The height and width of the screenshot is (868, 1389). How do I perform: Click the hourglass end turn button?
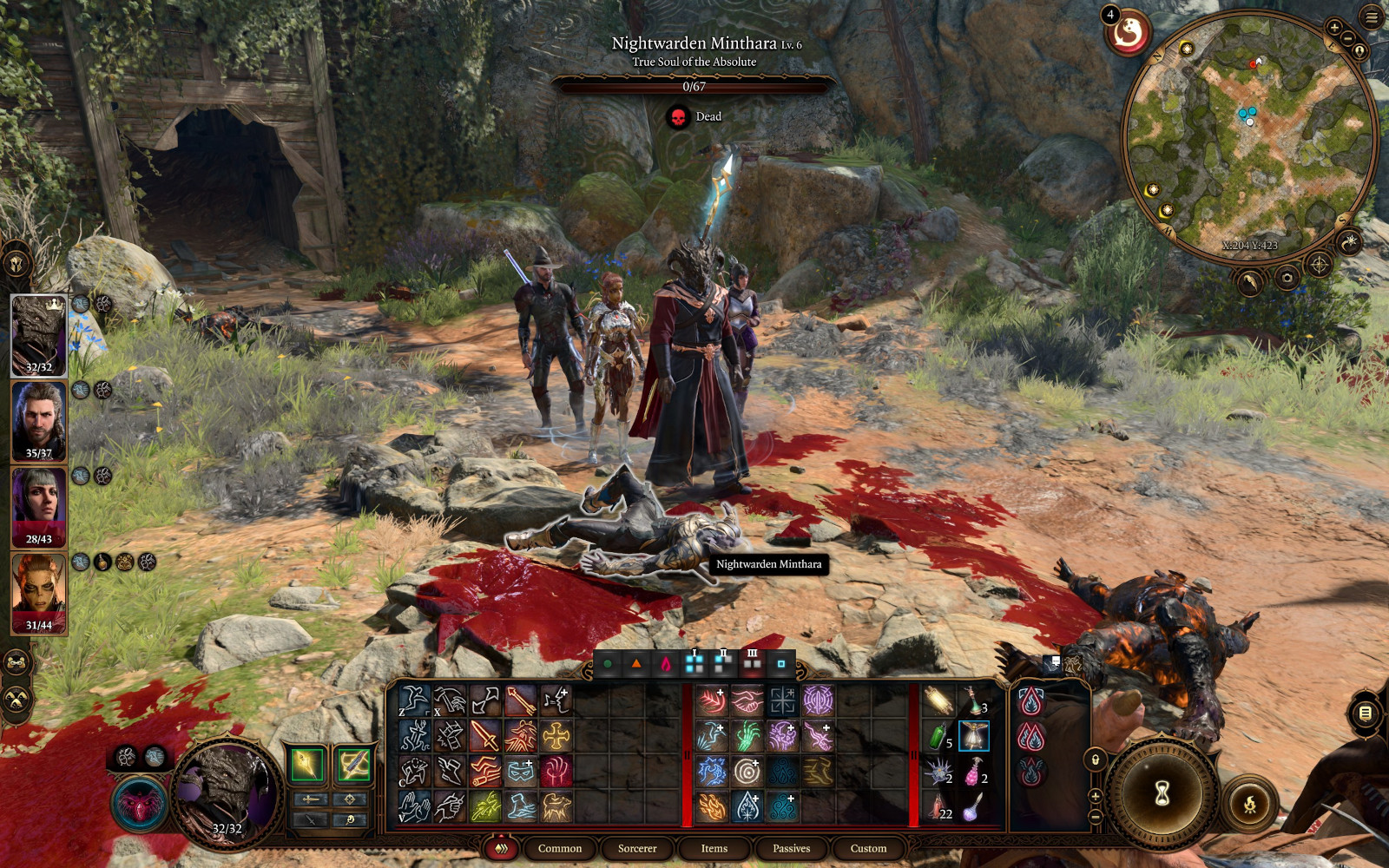[x=1162, y=792]
